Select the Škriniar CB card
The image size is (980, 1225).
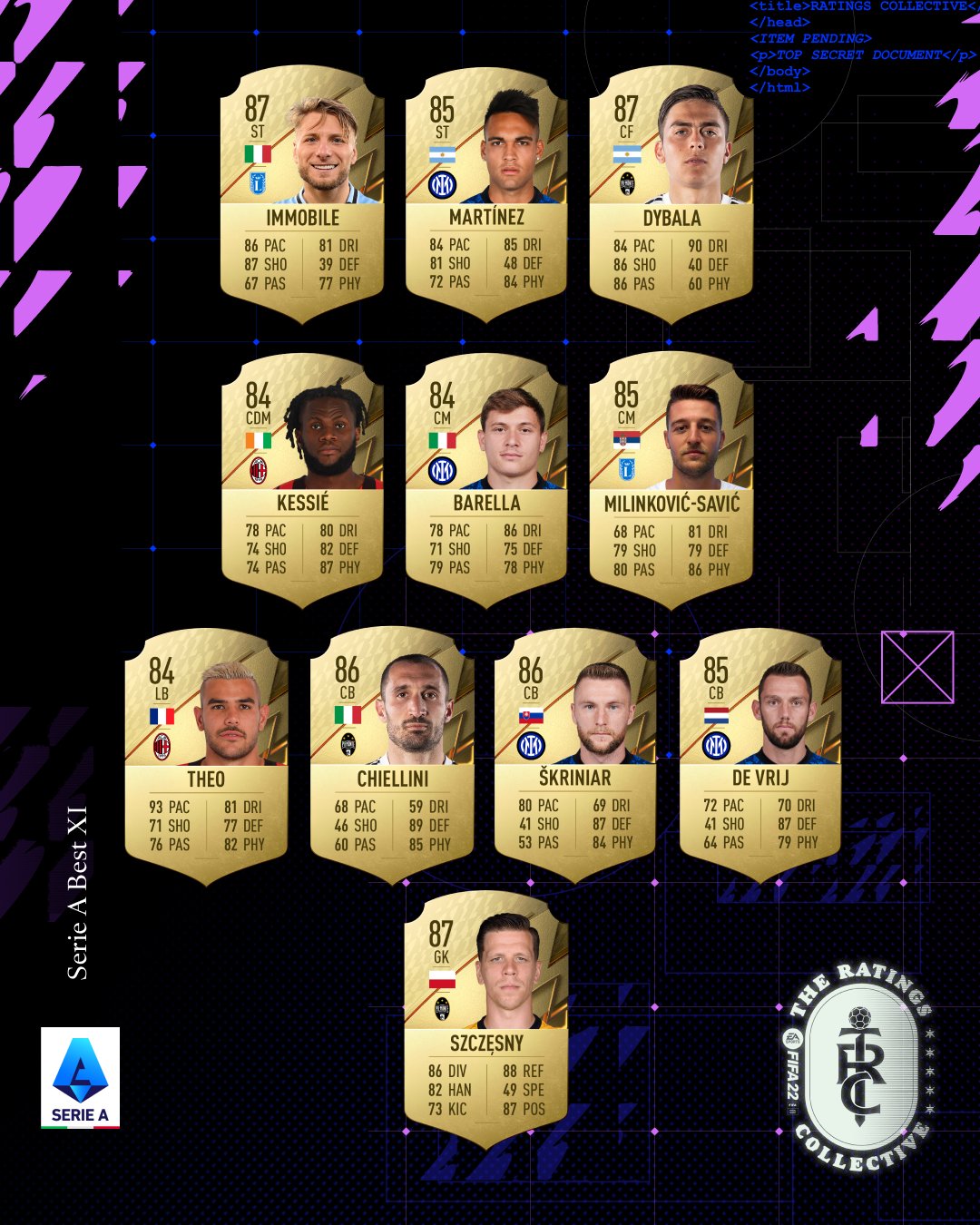pos(575,756)
